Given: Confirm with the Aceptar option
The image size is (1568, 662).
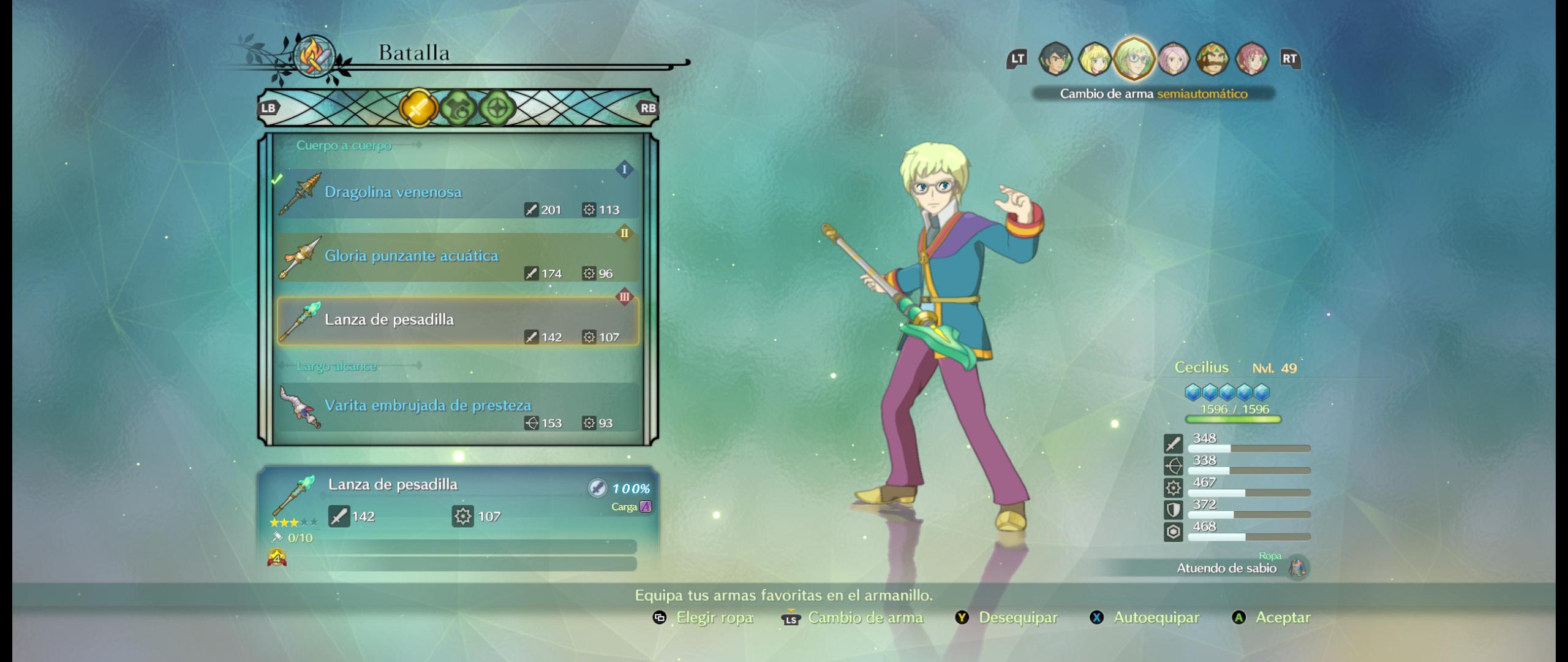Looking at the screenshot, I should tap(1272, 617).
